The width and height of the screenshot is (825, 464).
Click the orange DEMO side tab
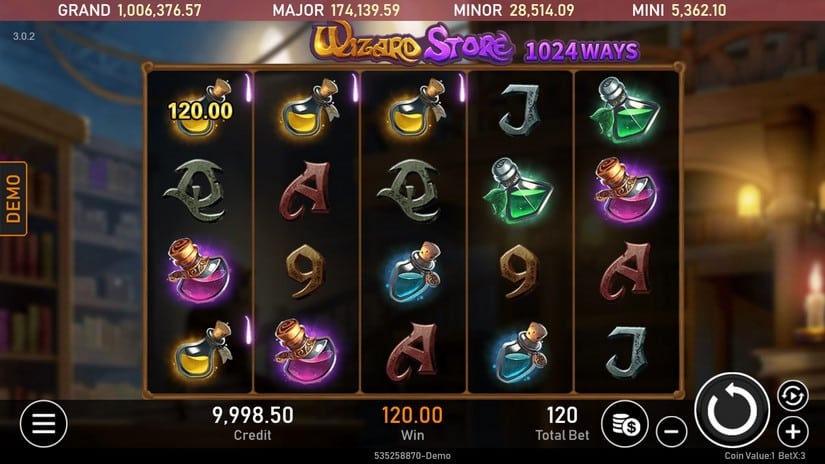[x=14, y=199]
